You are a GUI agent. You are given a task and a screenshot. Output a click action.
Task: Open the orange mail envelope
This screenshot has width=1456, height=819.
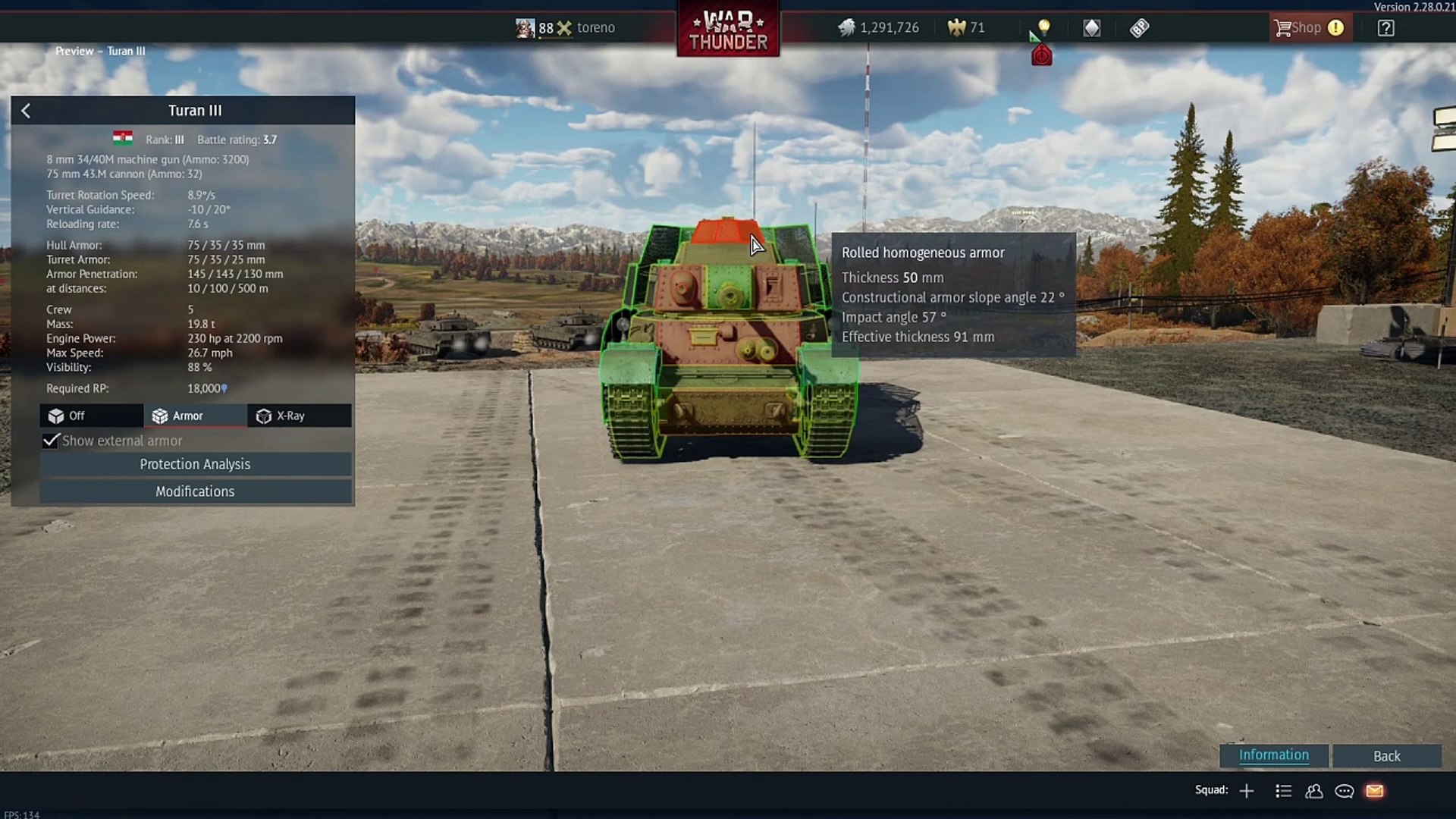pos(1375,791)
